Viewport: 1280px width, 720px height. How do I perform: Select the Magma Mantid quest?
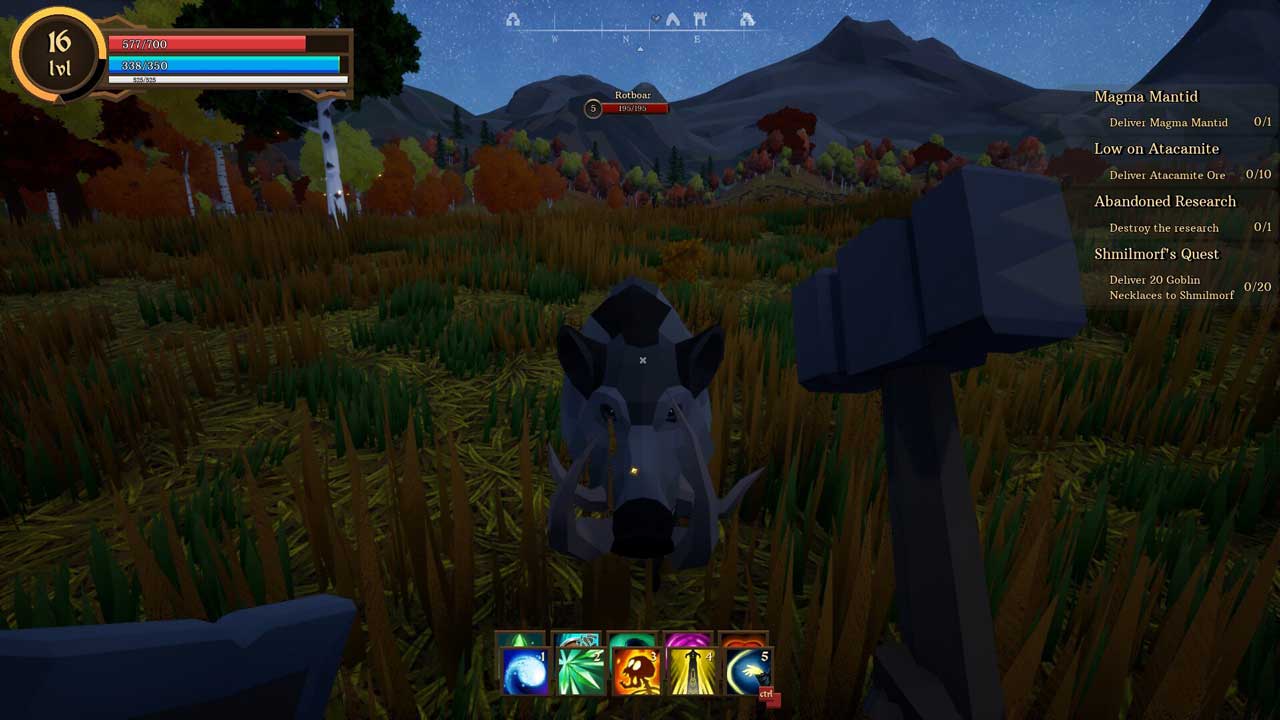point(1145,97)
